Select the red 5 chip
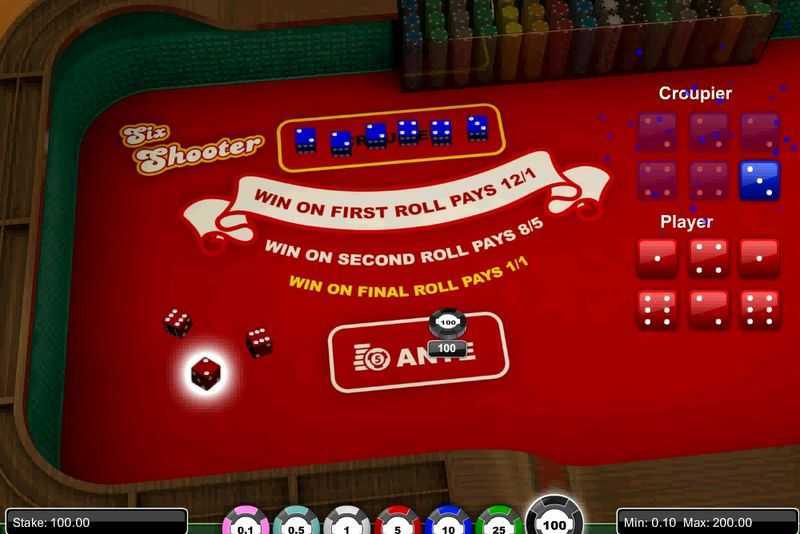This screenshot has height=534, width=800. tap(398, 522)
